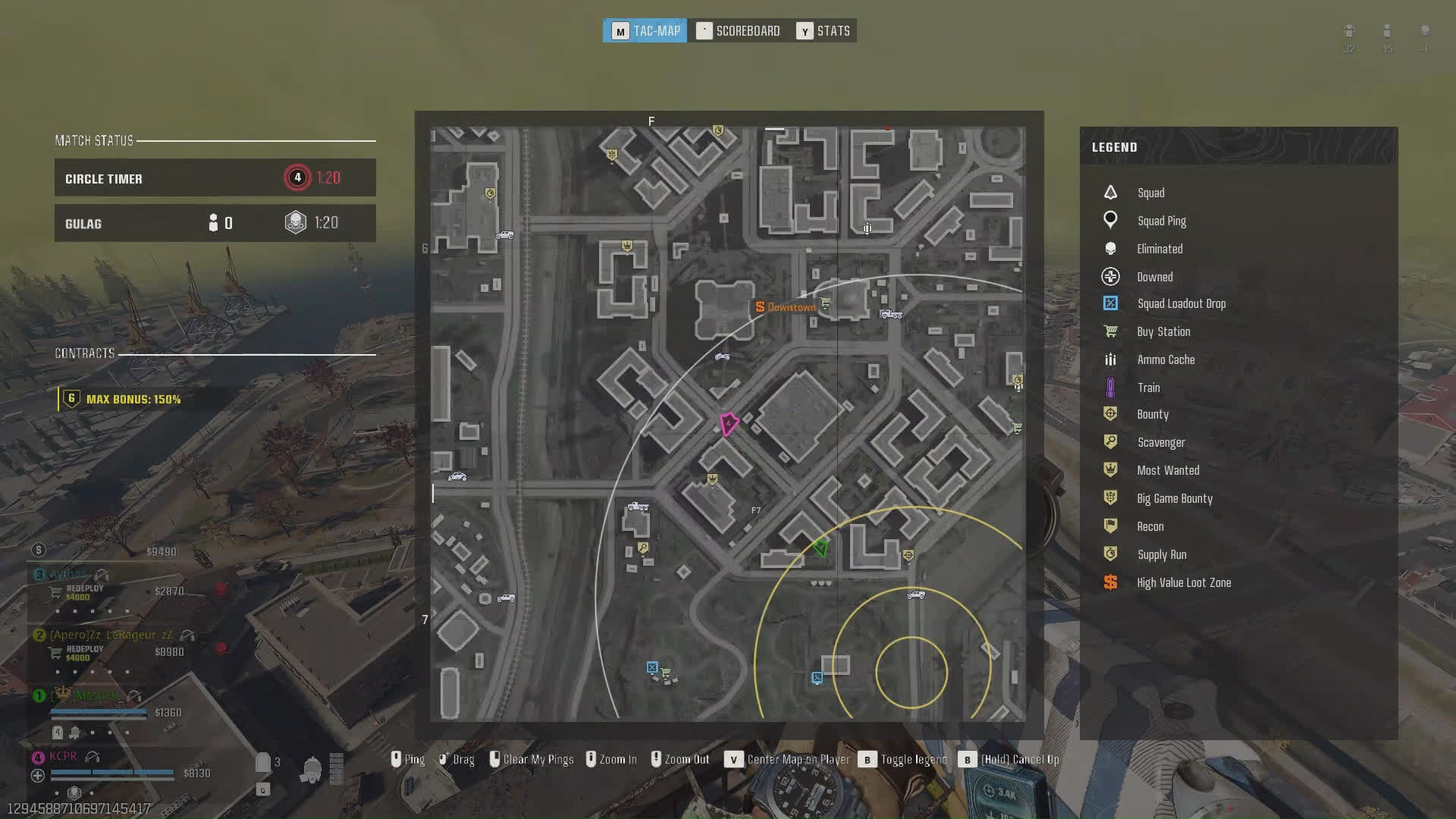Show the Stats tab
This screenshot has width=1456, height=819.
tap(824, 31)
